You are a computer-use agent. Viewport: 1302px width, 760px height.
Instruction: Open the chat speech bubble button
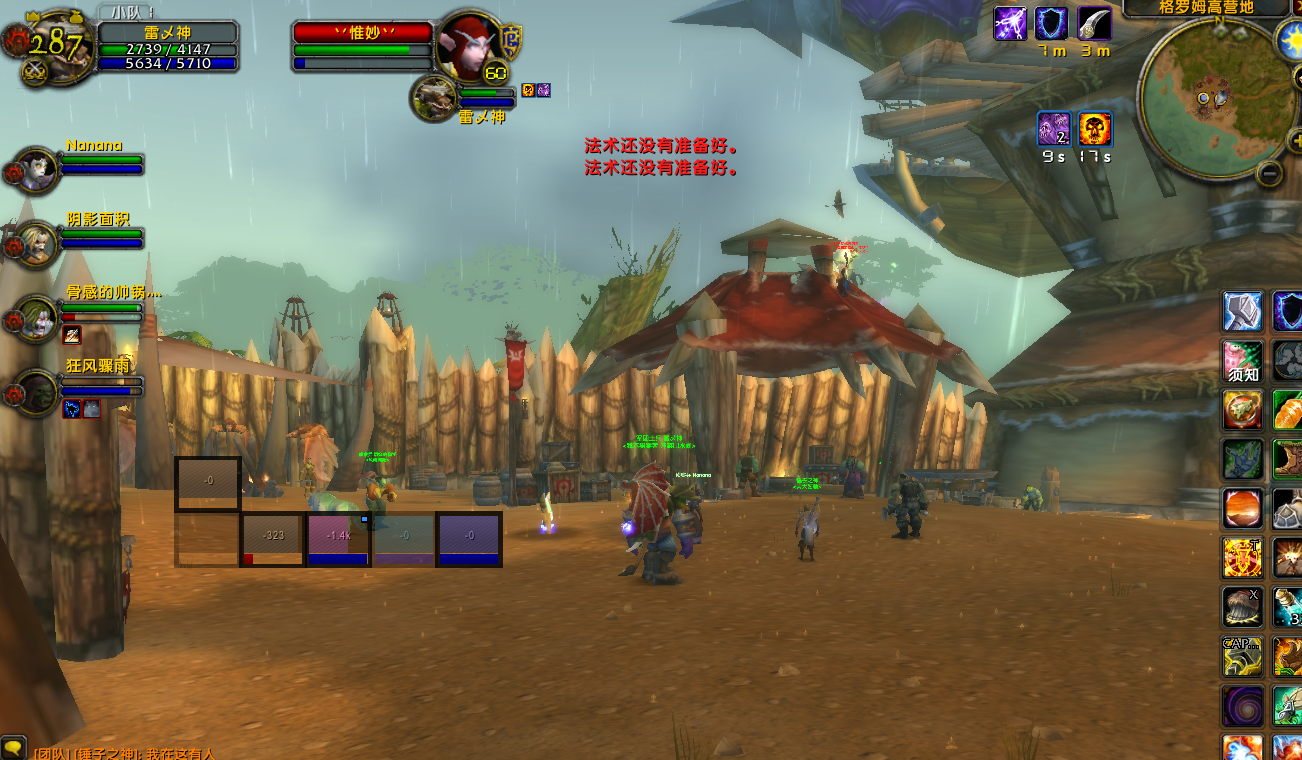[x=13, y=748]
